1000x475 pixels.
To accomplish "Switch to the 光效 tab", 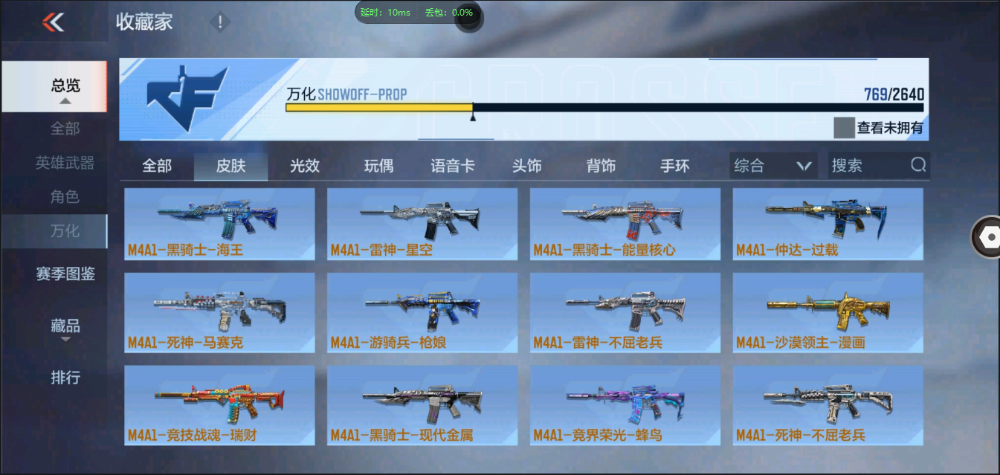I will click(305, 166).
